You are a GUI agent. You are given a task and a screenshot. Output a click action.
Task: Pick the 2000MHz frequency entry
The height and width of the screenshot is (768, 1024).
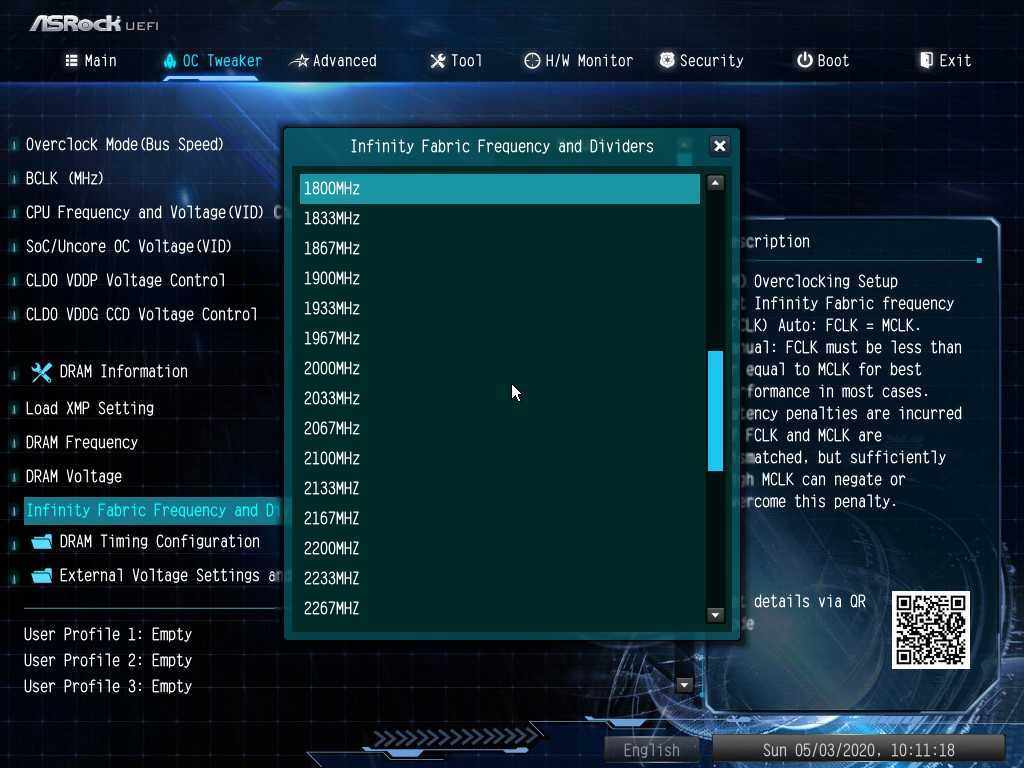(x=499, y=368)
